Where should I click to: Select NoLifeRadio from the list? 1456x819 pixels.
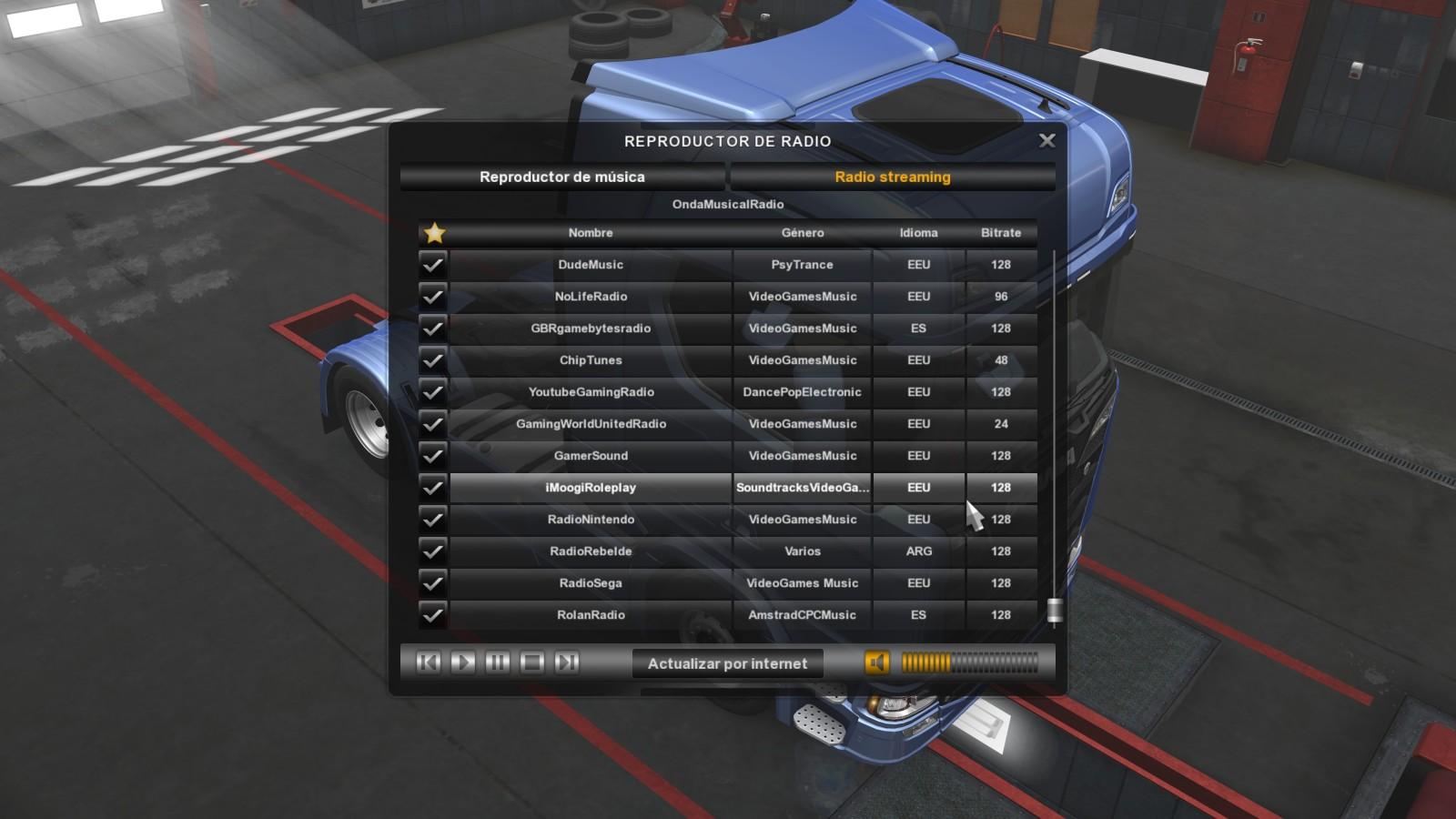591,297
